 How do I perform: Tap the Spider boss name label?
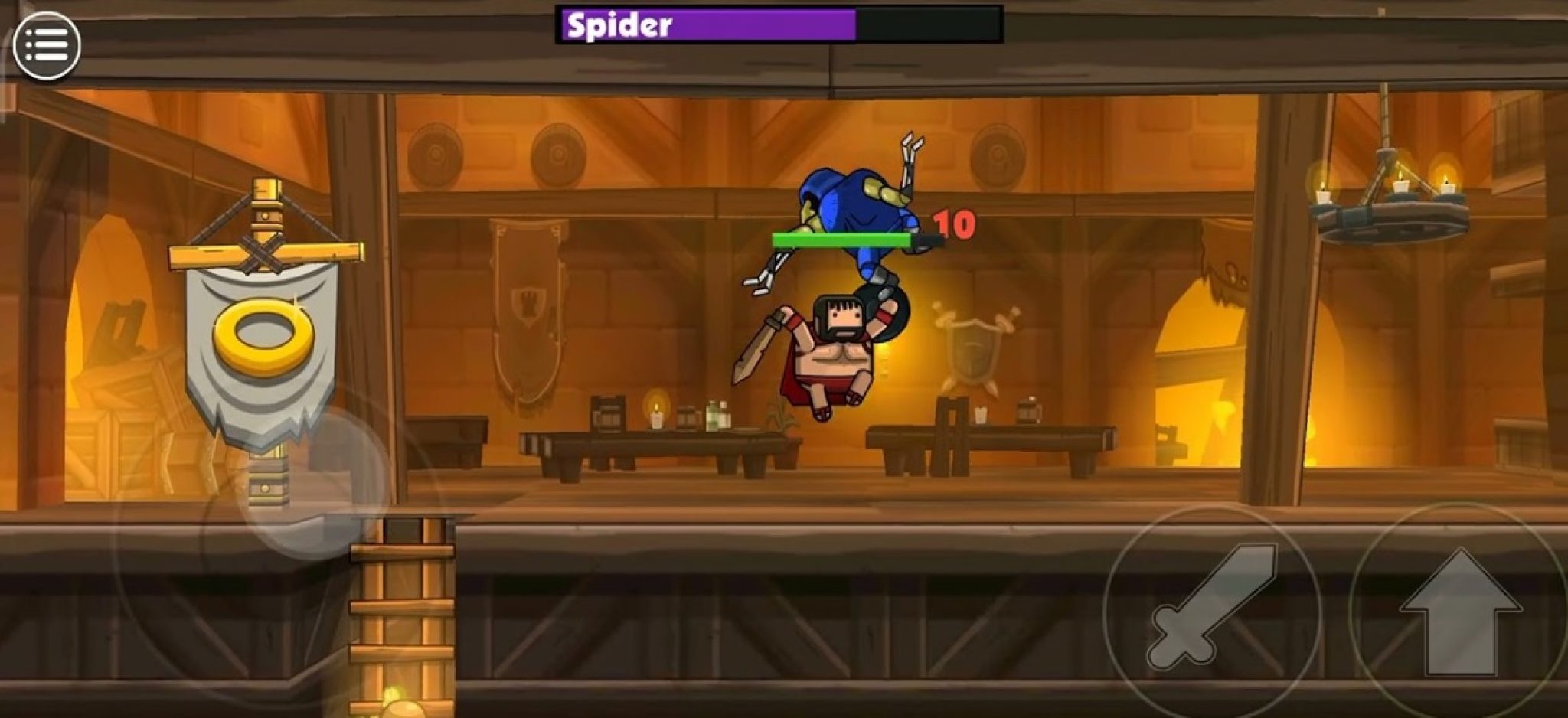point(617,24)
